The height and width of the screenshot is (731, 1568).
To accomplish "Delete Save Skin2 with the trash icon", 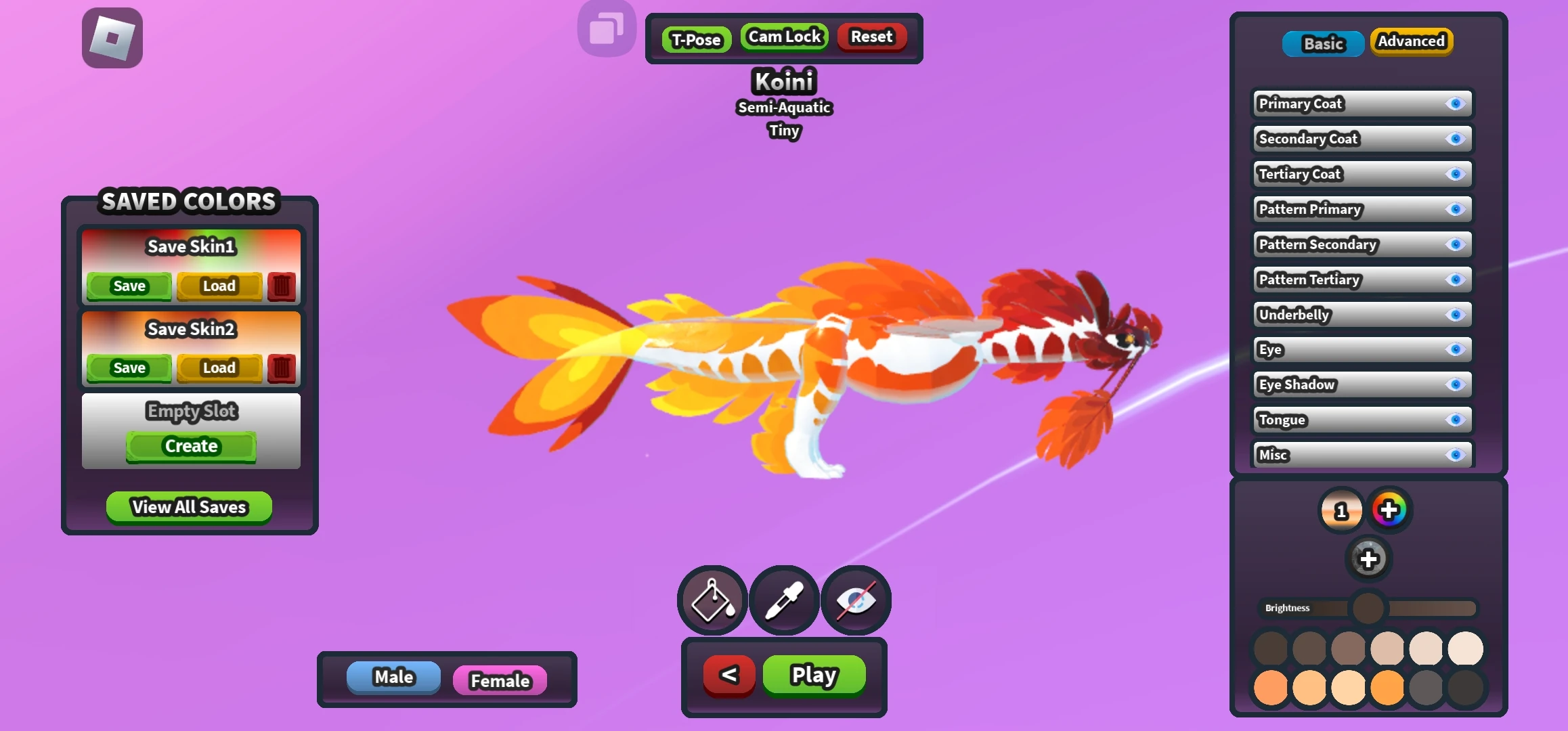I will pyautogui.click(x=282, y=368).
